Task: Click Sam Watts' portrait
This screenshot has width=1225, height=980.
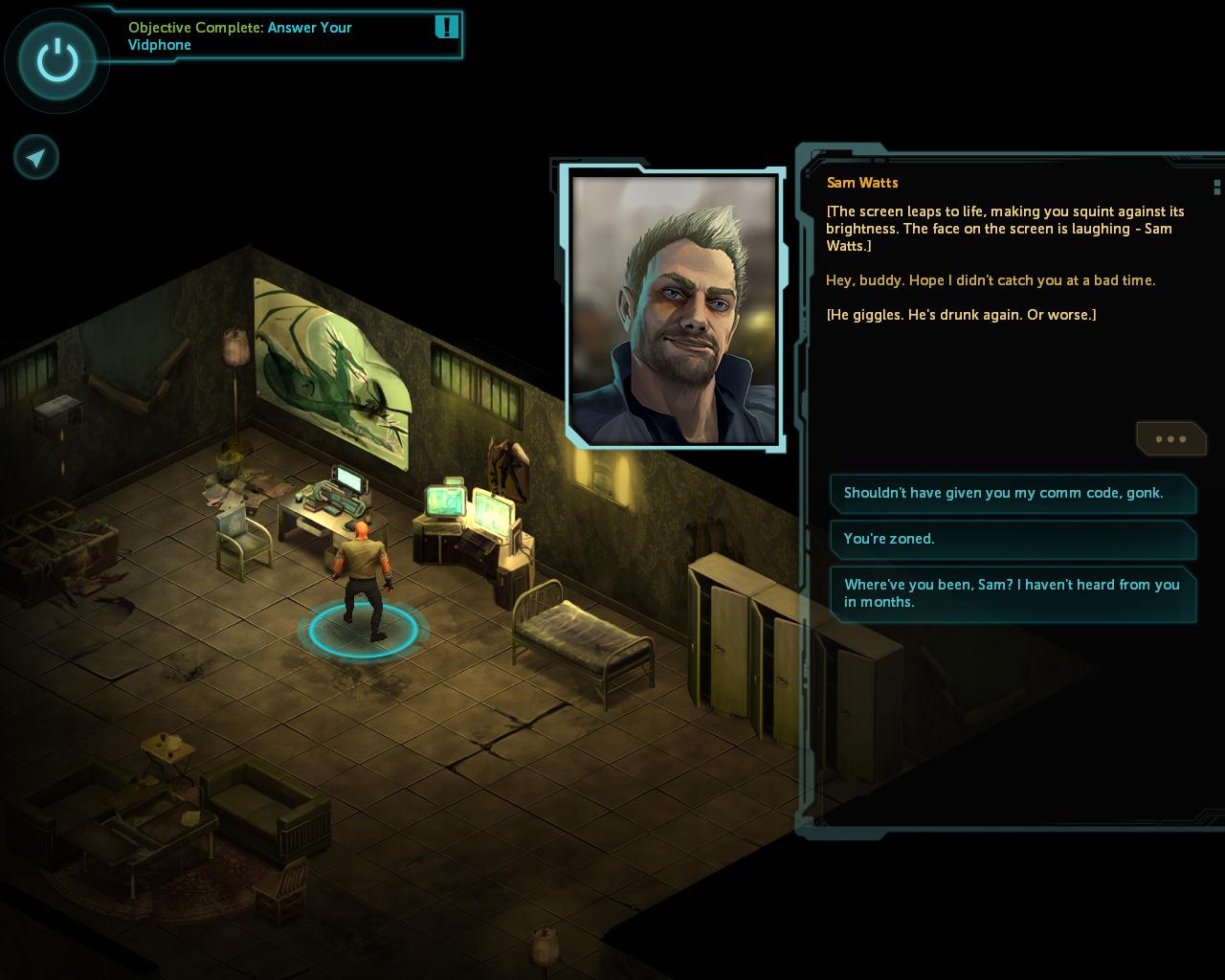Action: coord(674,309)
